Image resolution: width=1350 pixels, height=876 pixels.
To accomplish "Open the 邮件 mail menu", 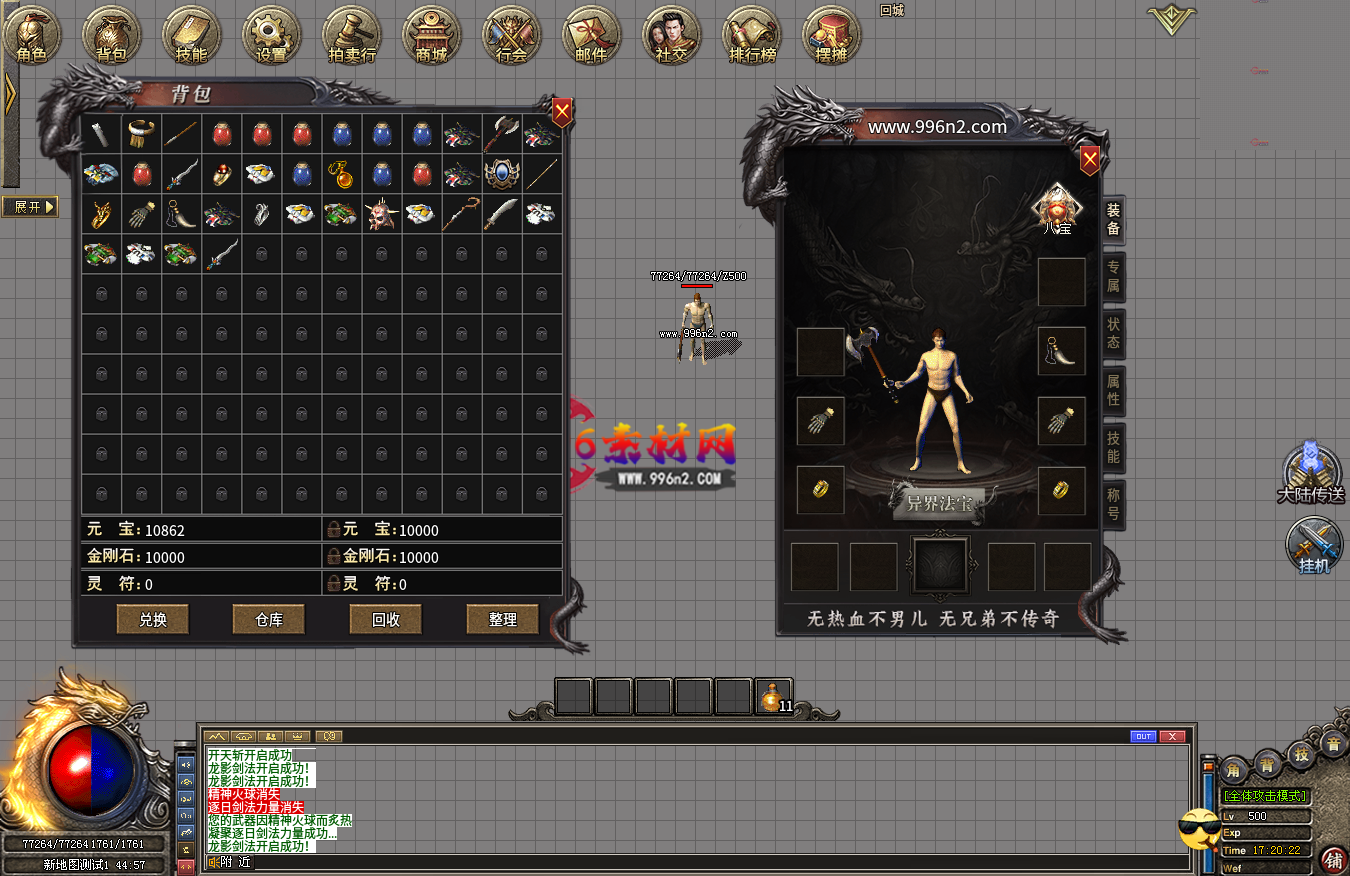I will pos(591,36).
